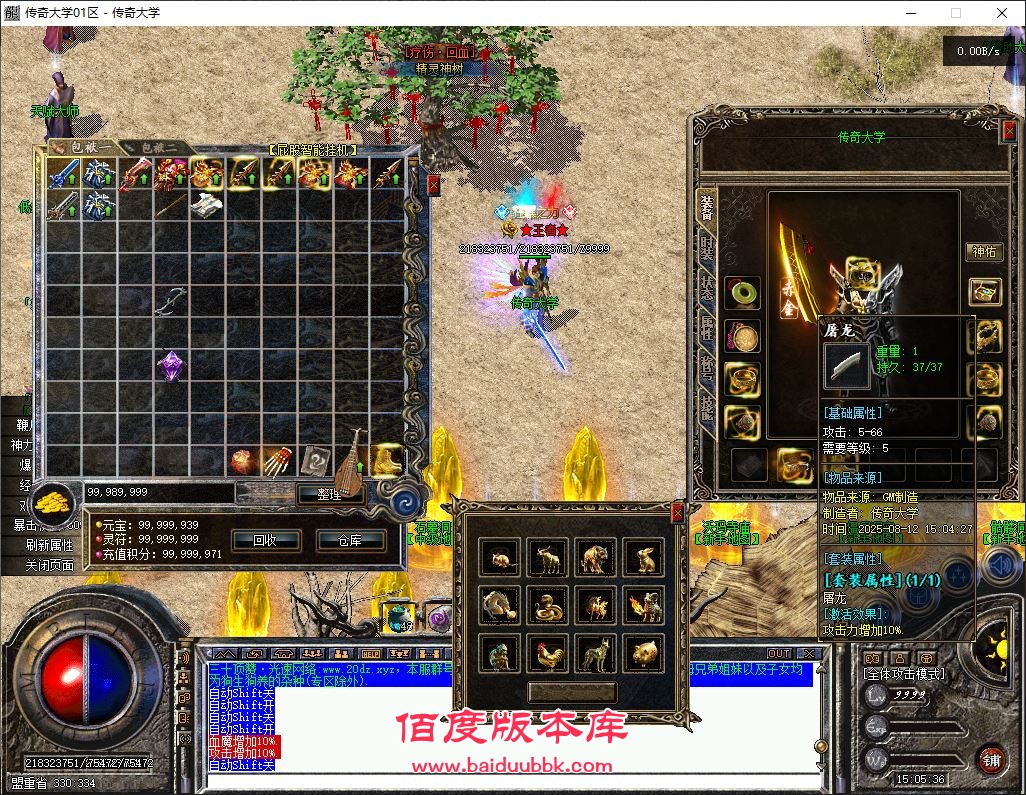The image size is (1026, 795).
Task: Open the 回收 recycle function
Action: coord(264,540)
